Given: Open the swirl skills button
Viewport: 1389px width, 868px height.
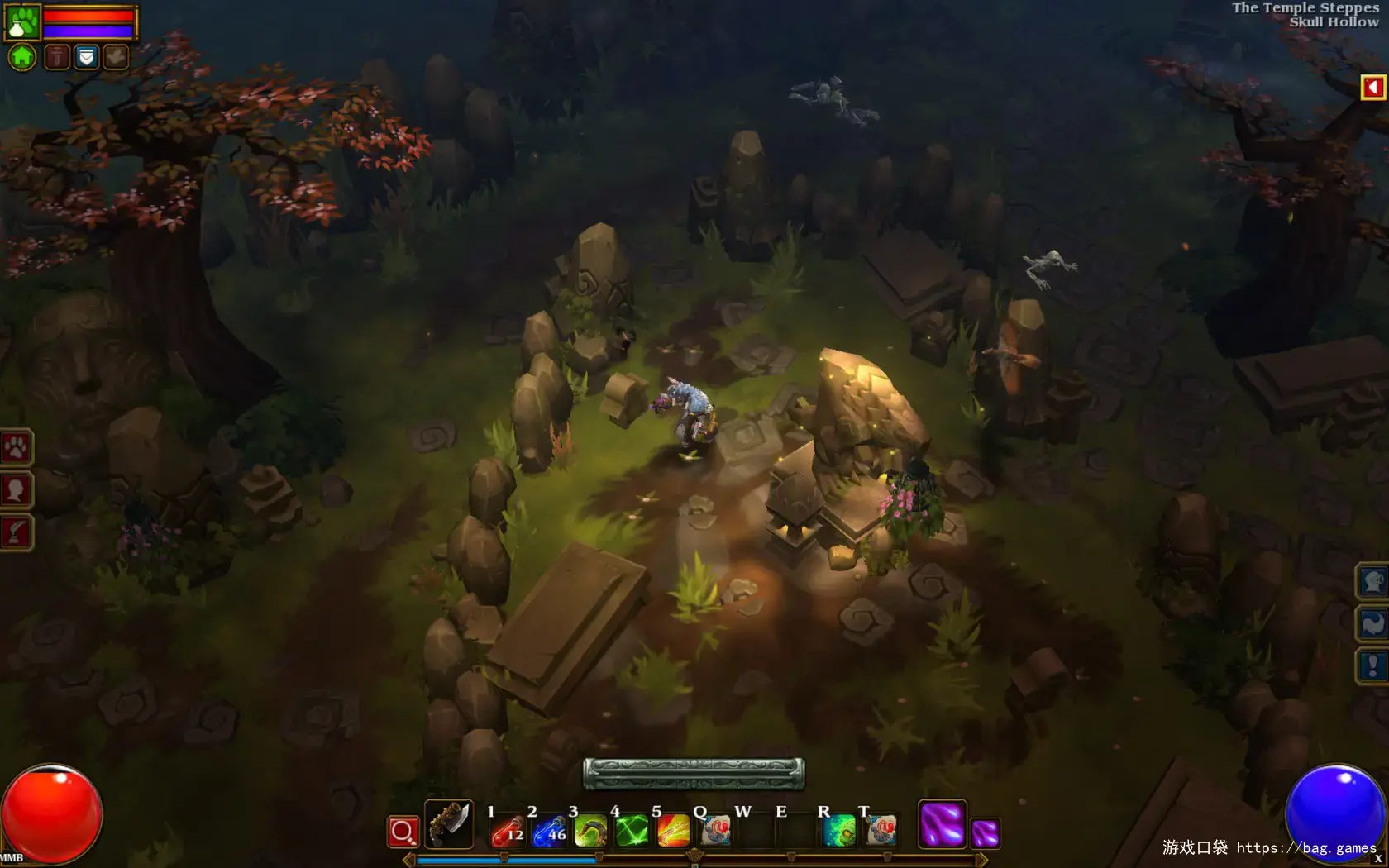Looking at the screenshot, I should click(x=1372, y=623).
